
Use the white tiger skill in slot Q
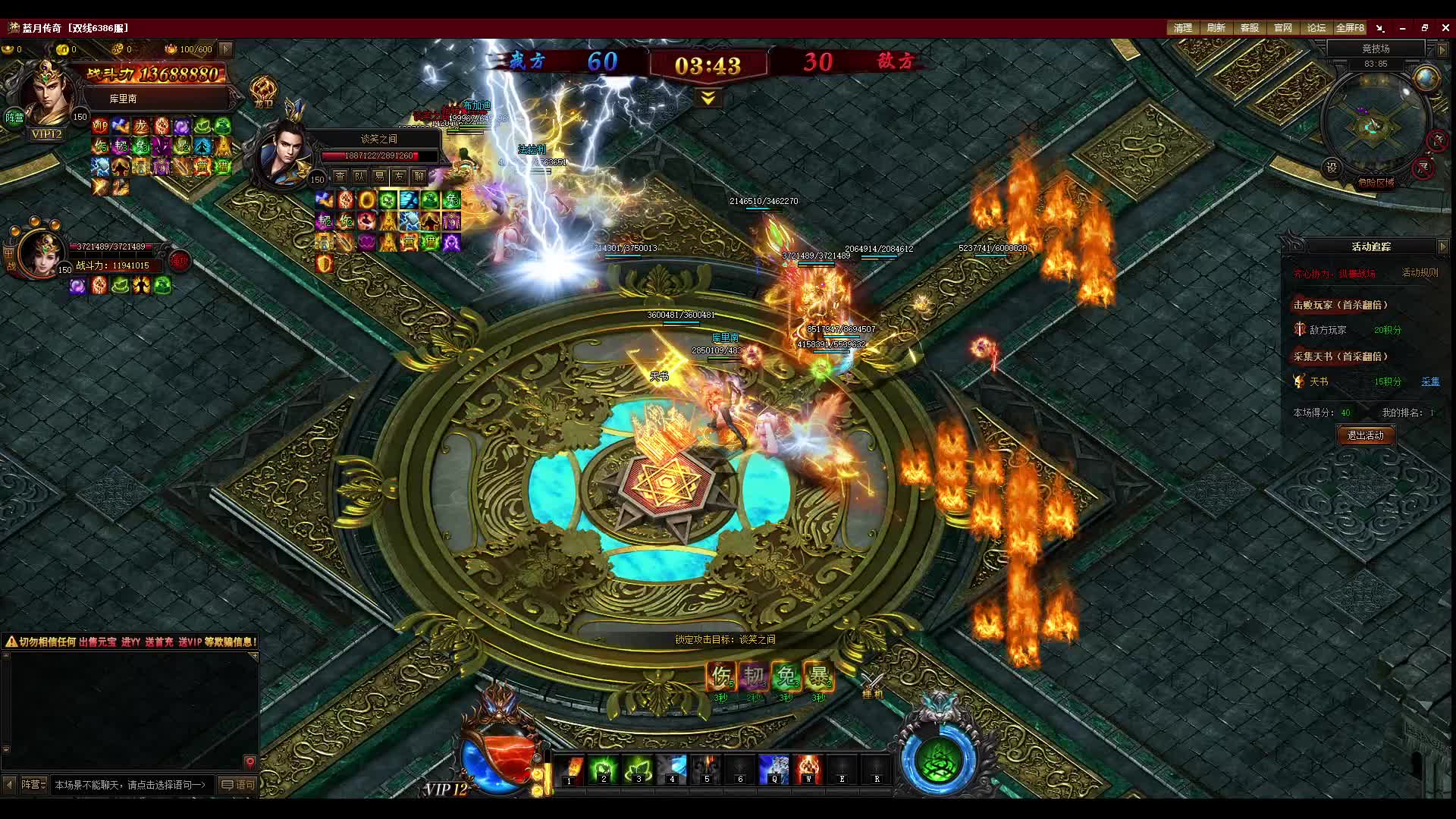[773, 769]
